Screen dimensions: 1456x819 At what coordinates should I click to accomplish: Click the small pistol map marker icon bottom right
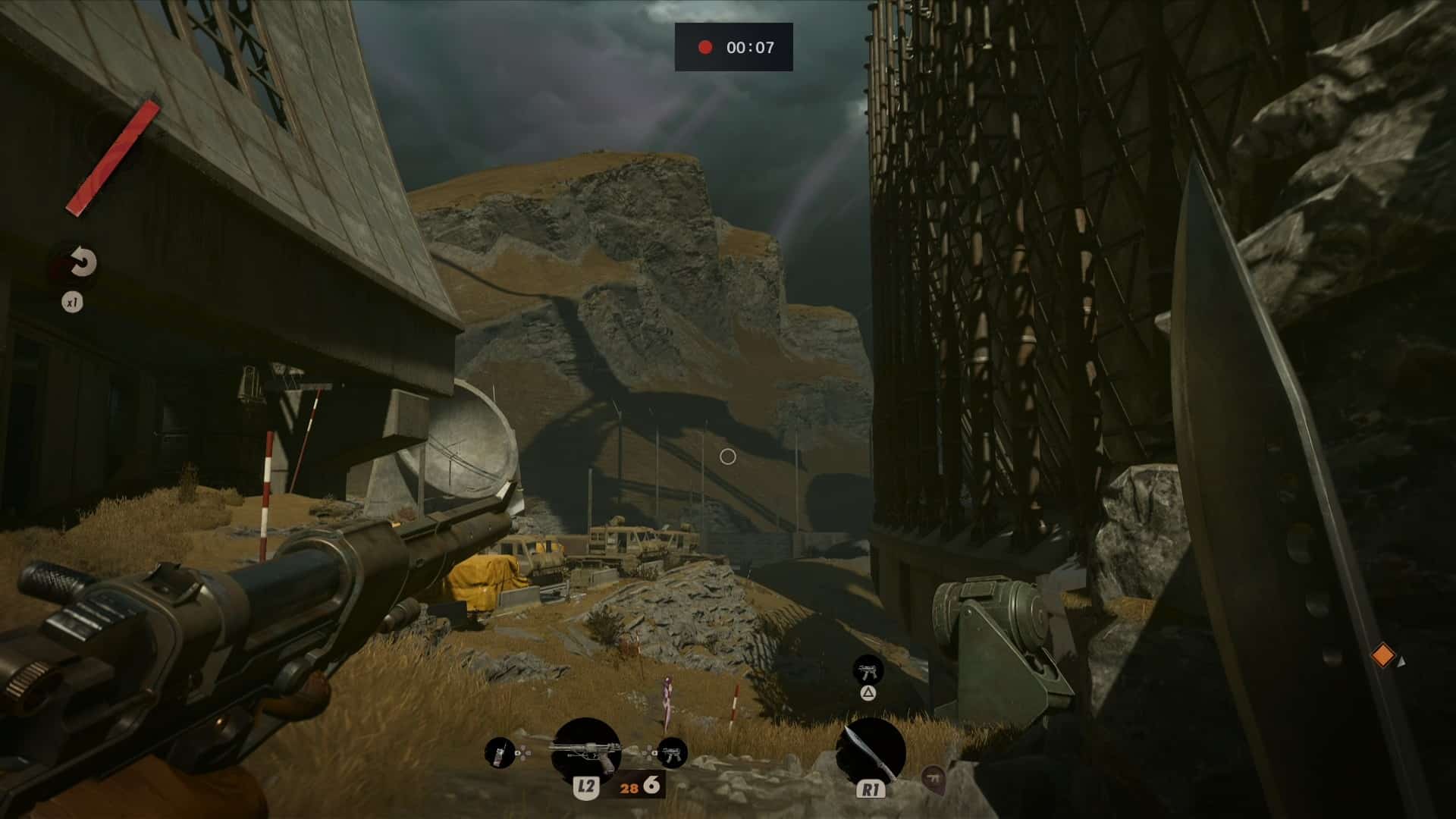click(934, 780)
